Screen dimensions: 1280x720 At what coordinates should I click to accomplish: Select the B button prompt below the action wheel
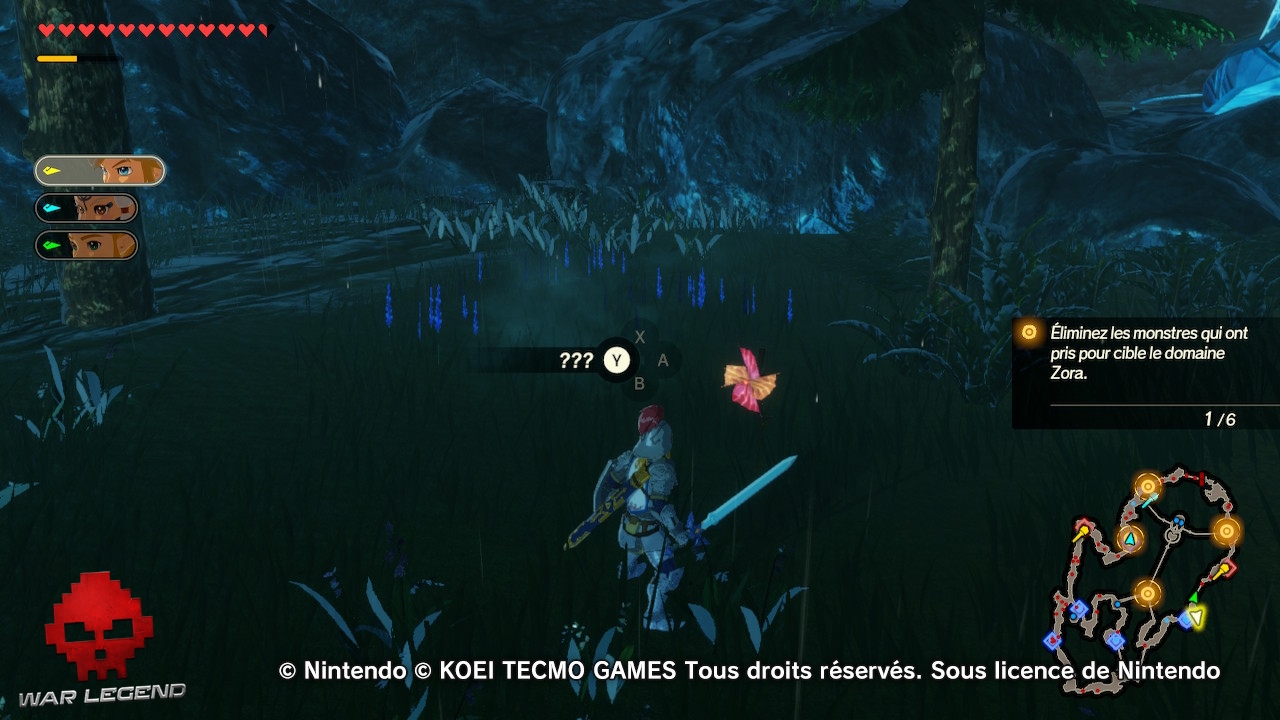coord(640,384)
